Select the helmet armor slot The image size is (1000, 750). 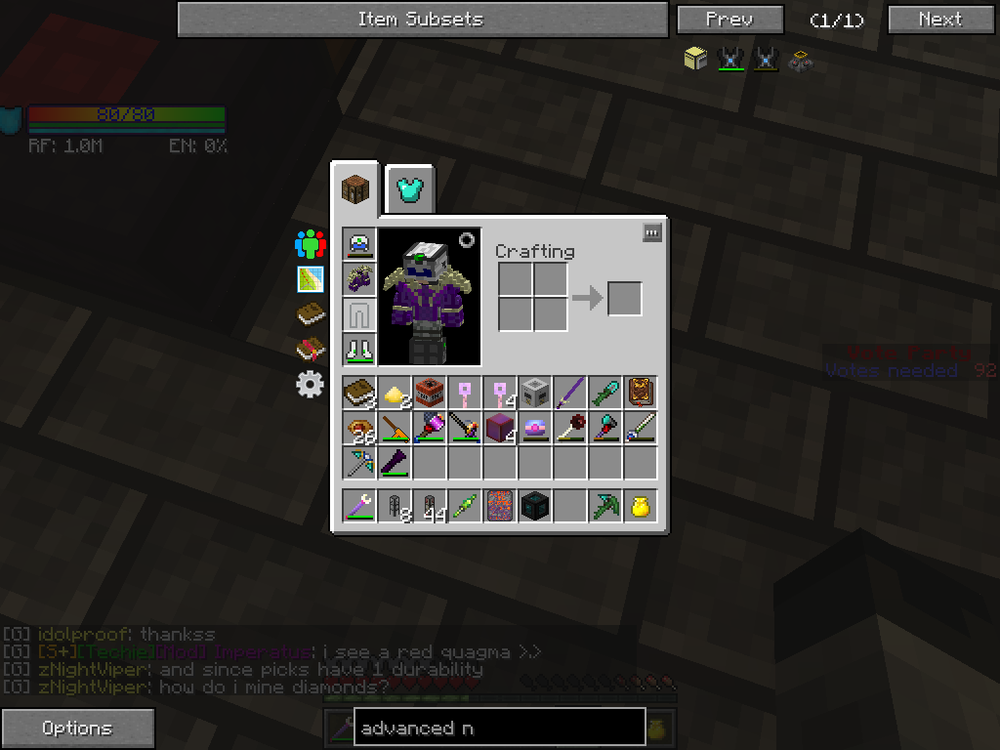pos(360,244)
